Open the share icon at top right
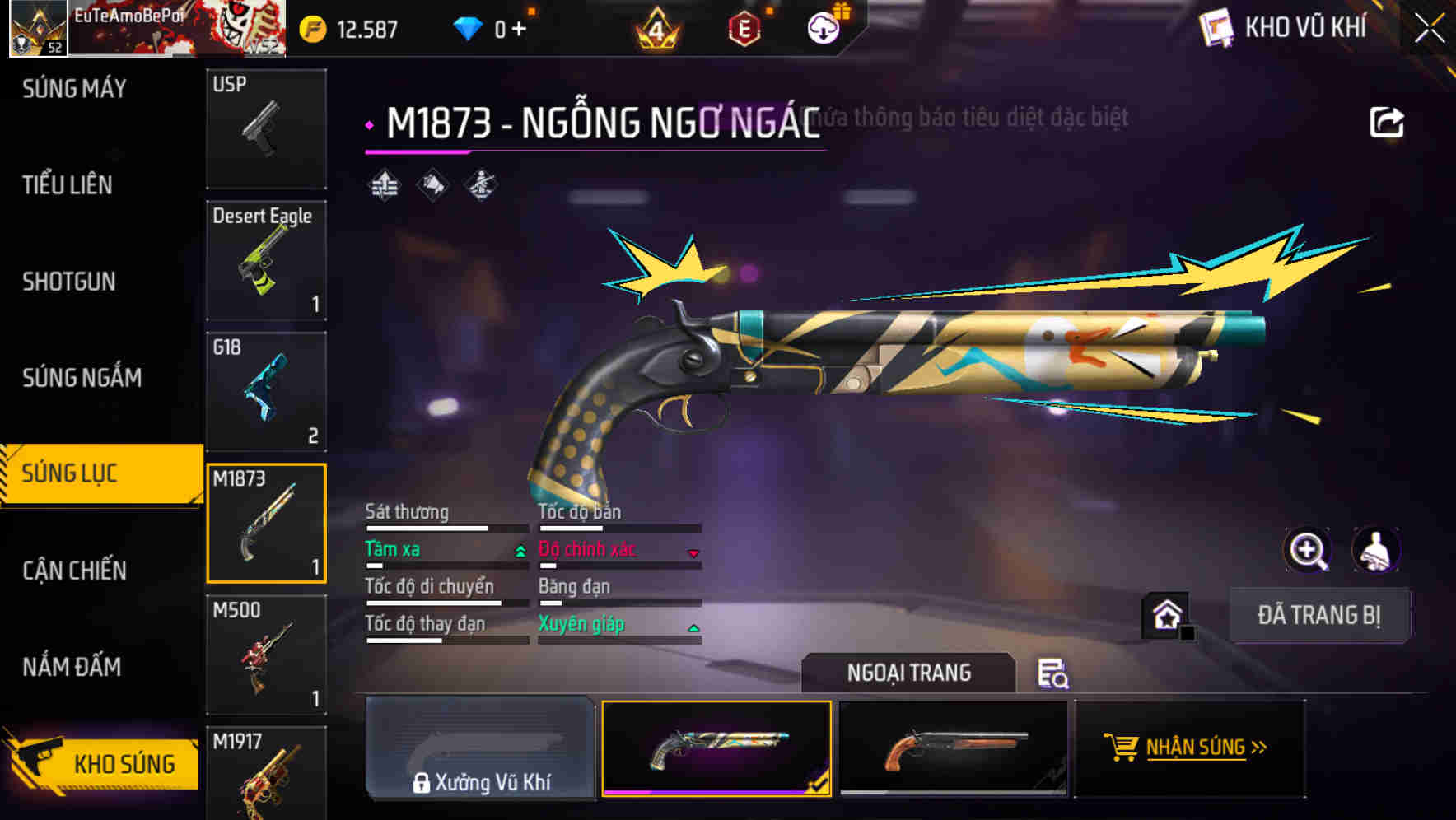Image resolution: width=1456 pixels, height=820 pixels. tap(1387, 120)
